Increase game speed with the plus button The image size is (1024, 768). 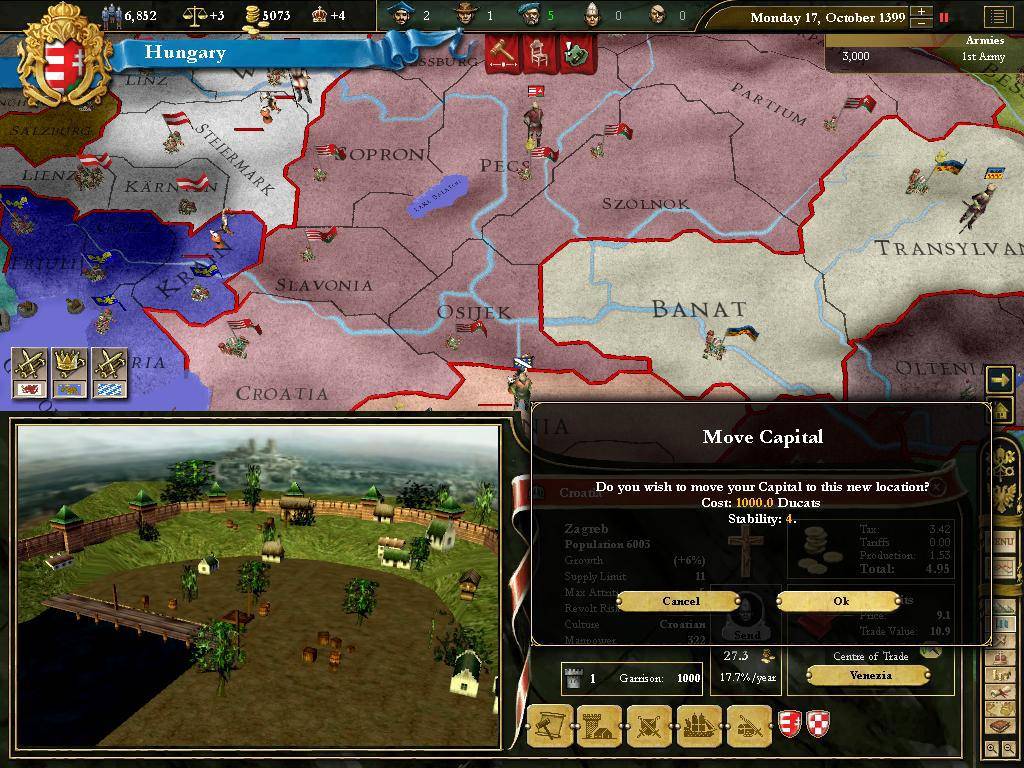coord(920,12)
